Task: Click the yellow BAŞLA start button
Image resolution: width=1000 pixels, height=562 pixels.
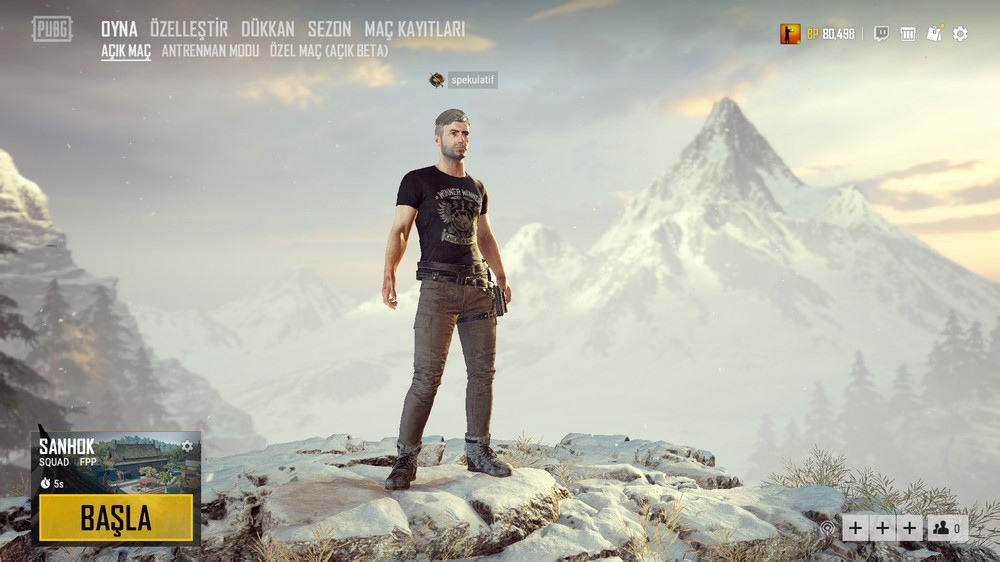Action: [x=116, y=518]
